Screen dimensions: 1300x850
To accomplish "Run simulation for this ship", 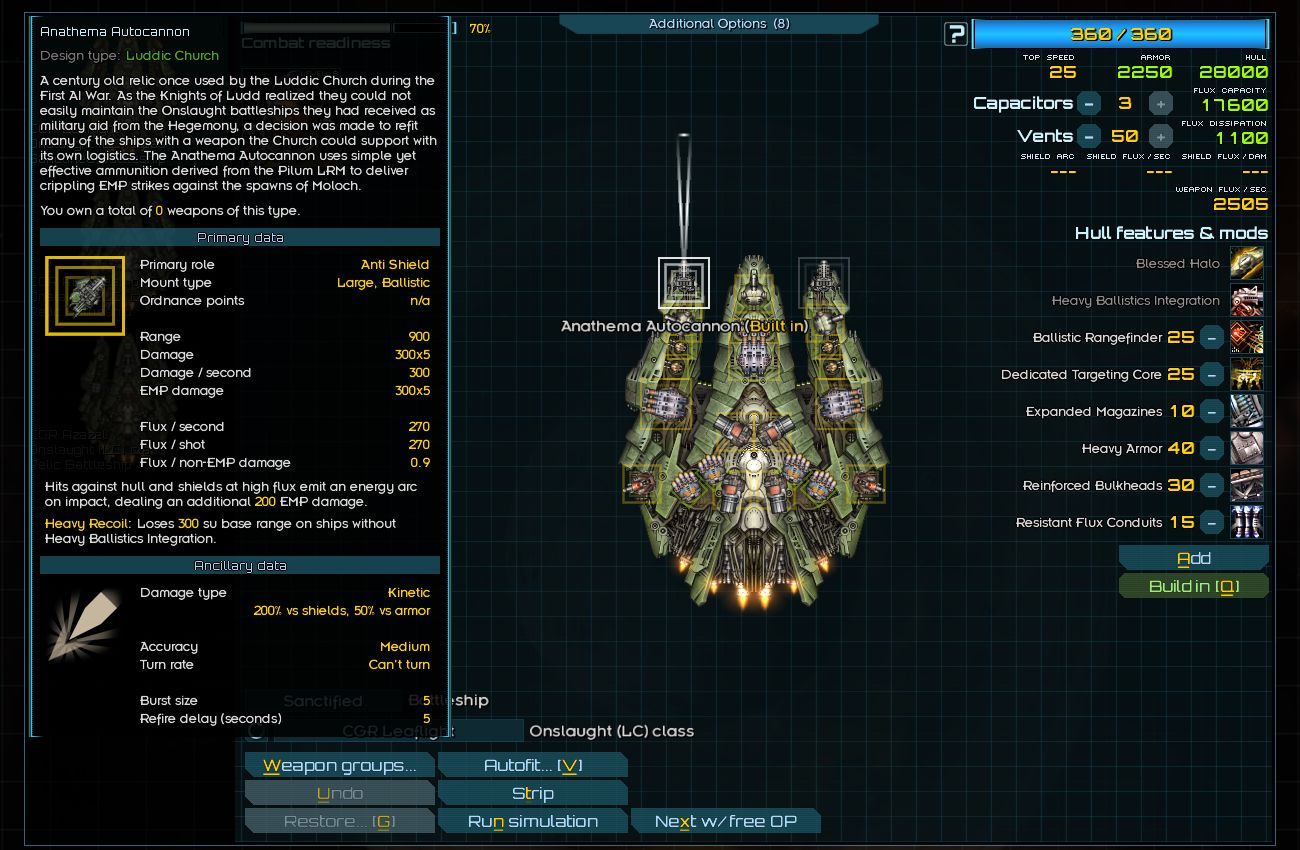I will point(532,822).
